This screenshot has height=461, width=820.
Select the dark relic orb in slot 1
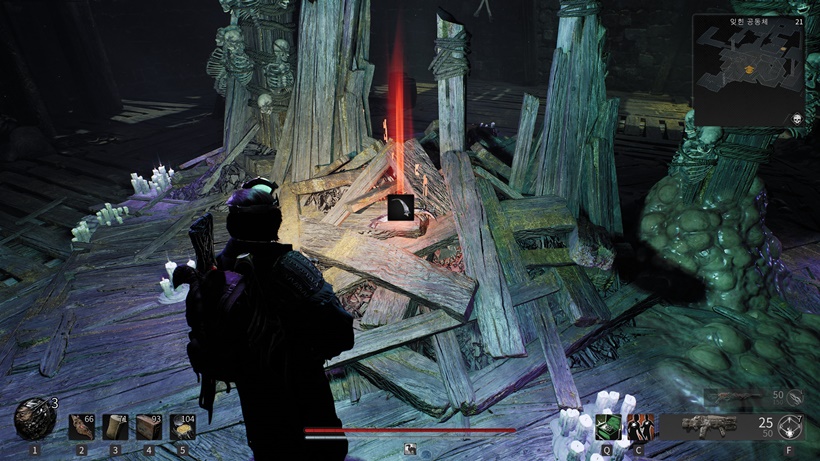[32, 420]
